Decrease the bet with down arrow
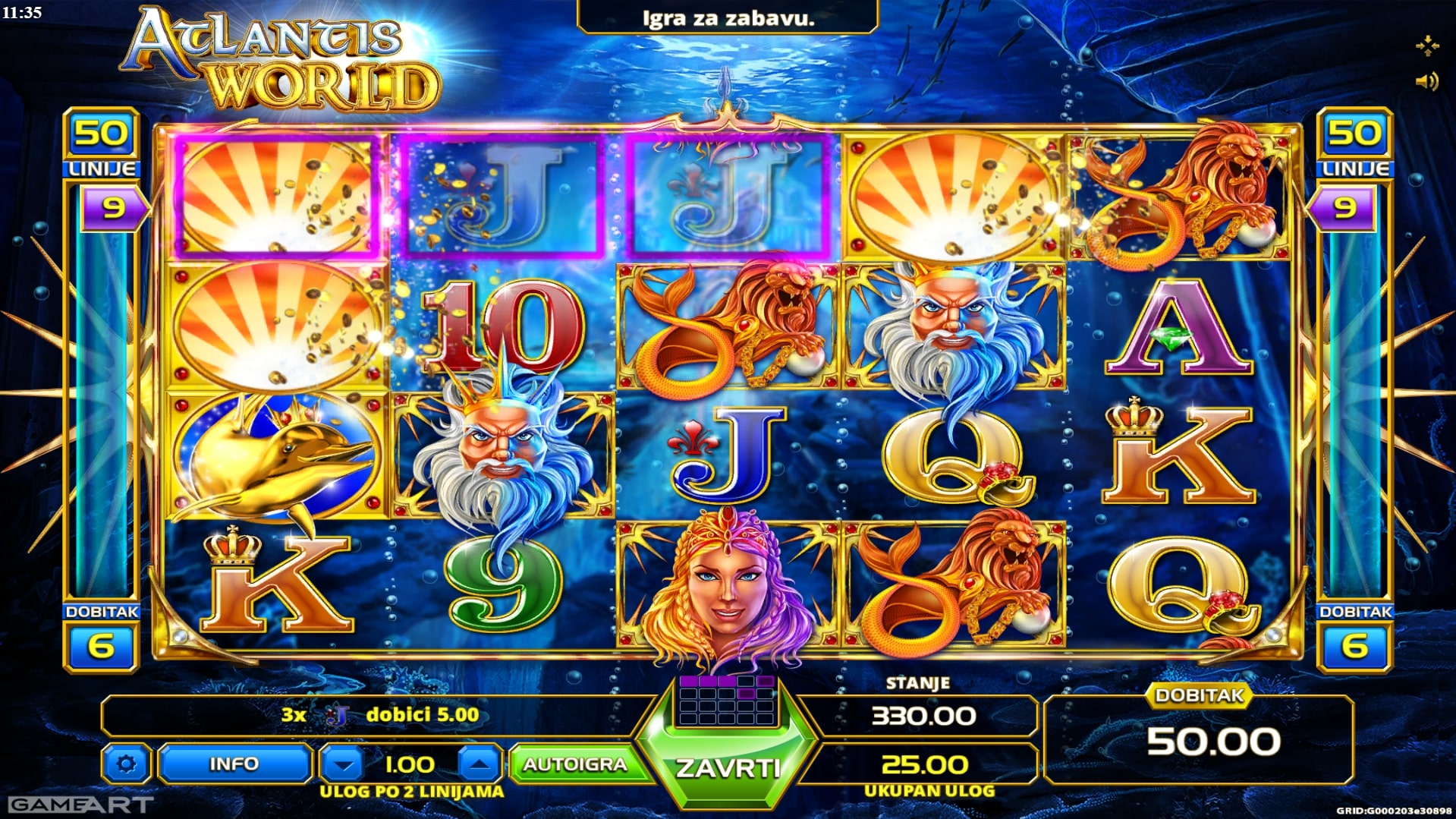The image size is (1456, 819). point(344,764)
